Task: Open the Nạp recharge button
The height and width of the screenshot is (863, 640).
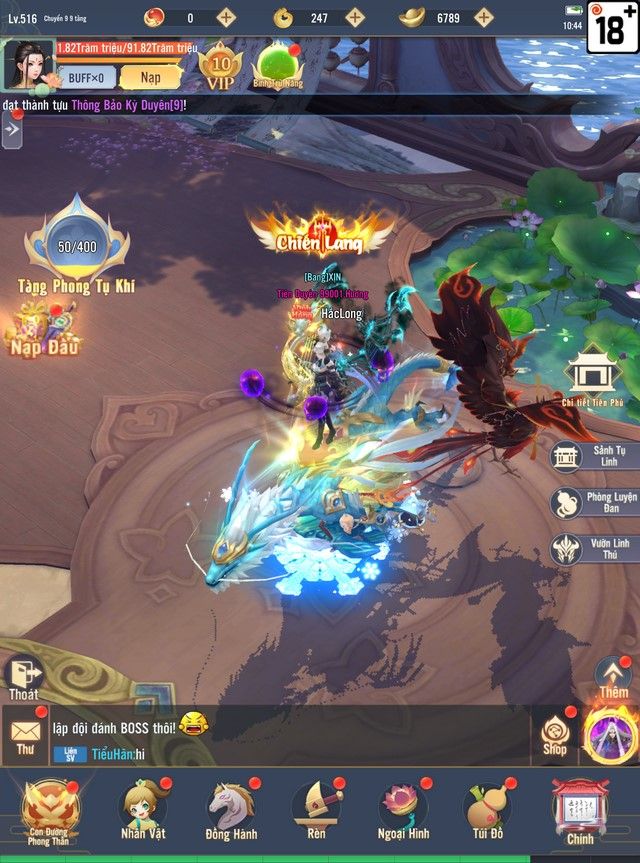Action: click(150, 77)
